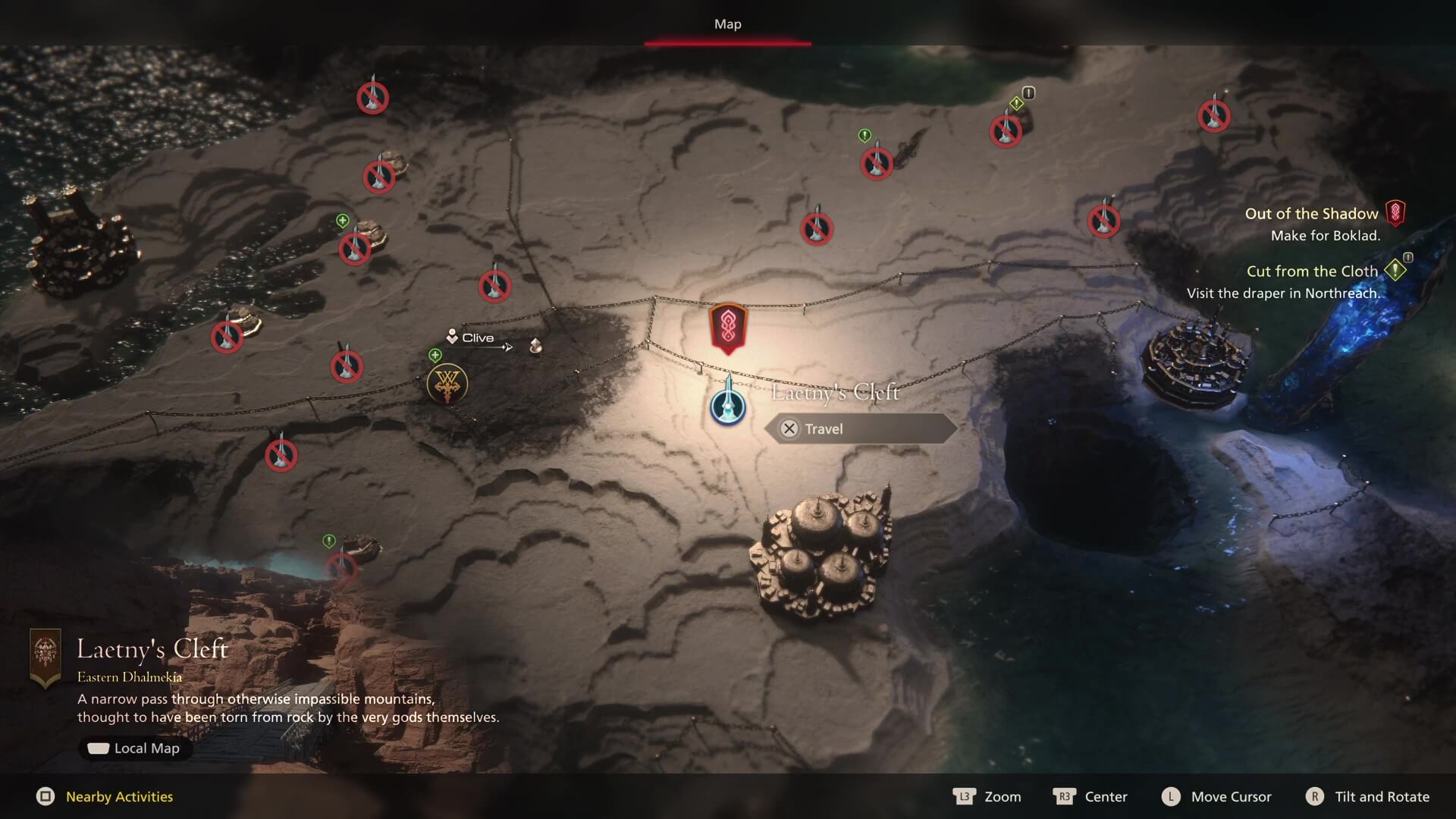Click the Laetny's Cleft banner emblem bottom left

tap(47, 654)
